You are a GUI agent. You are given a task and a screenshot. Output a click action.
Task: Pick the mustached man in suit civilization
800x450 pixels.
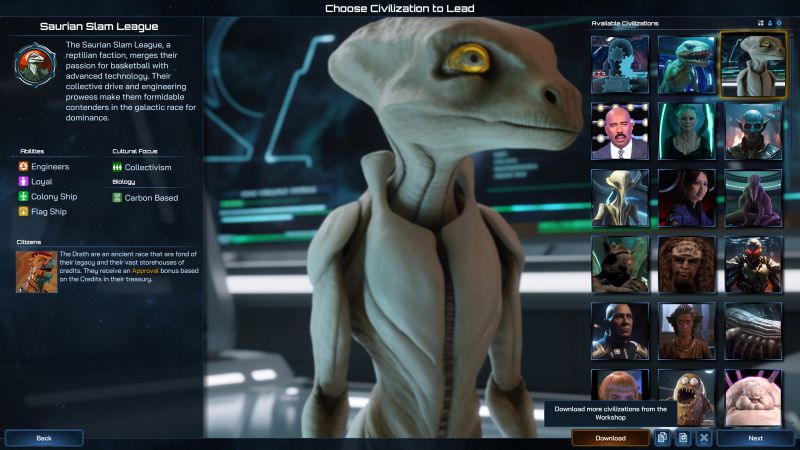[620, 131]
